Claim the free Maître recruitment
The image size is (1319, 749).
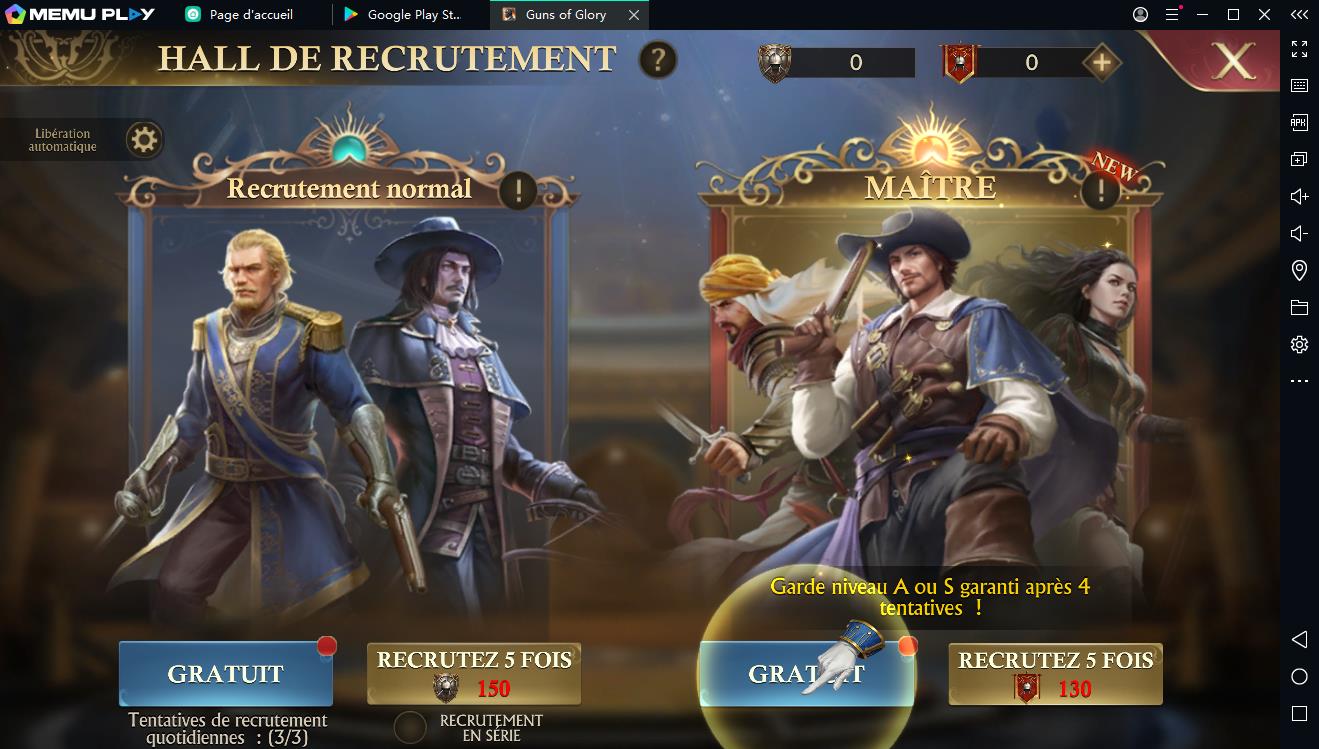(806, 674)
